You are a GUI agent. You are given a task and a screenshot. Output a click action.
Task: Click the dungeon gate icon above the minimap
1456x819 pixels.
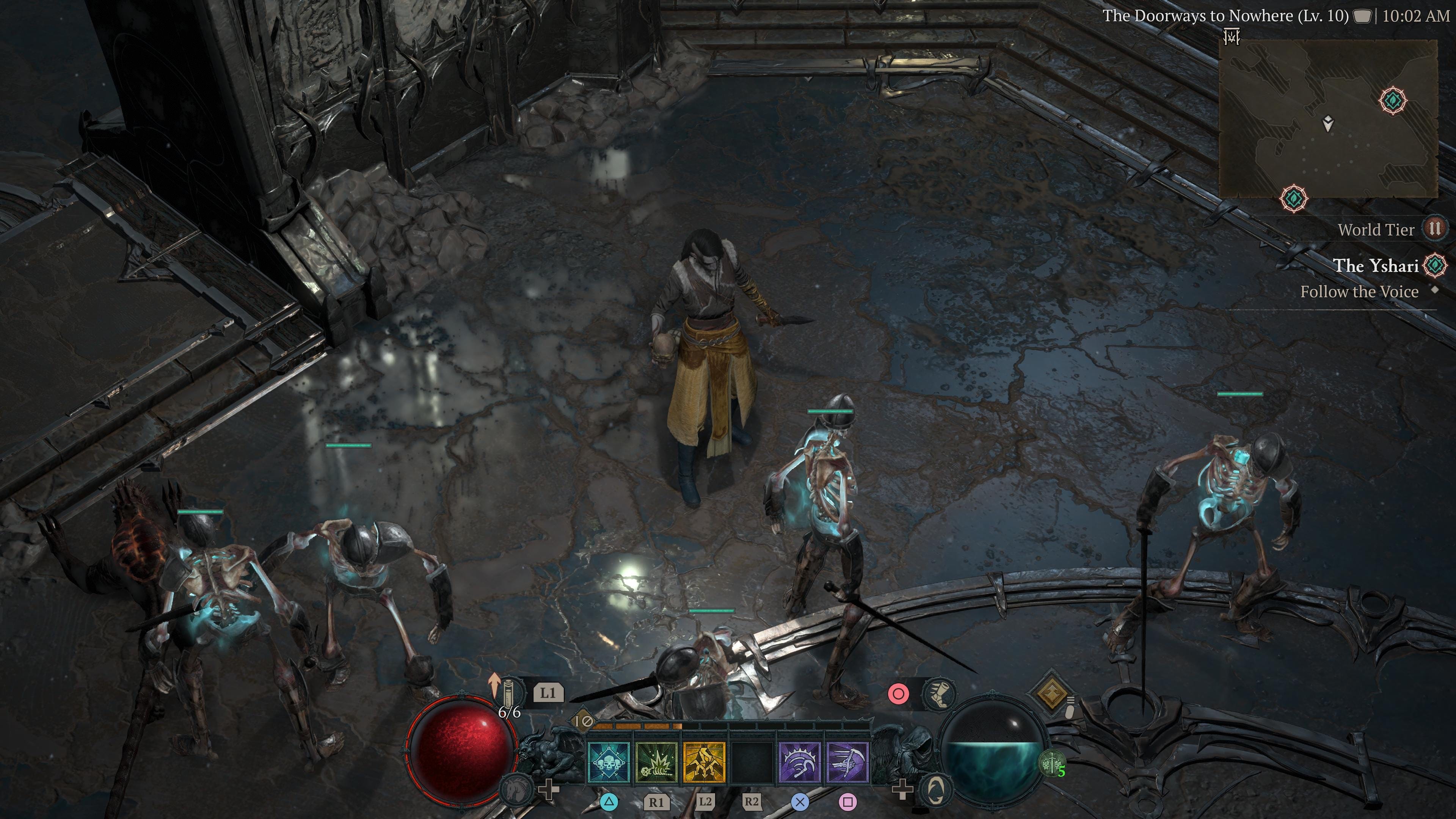(x=1232, y=37)
